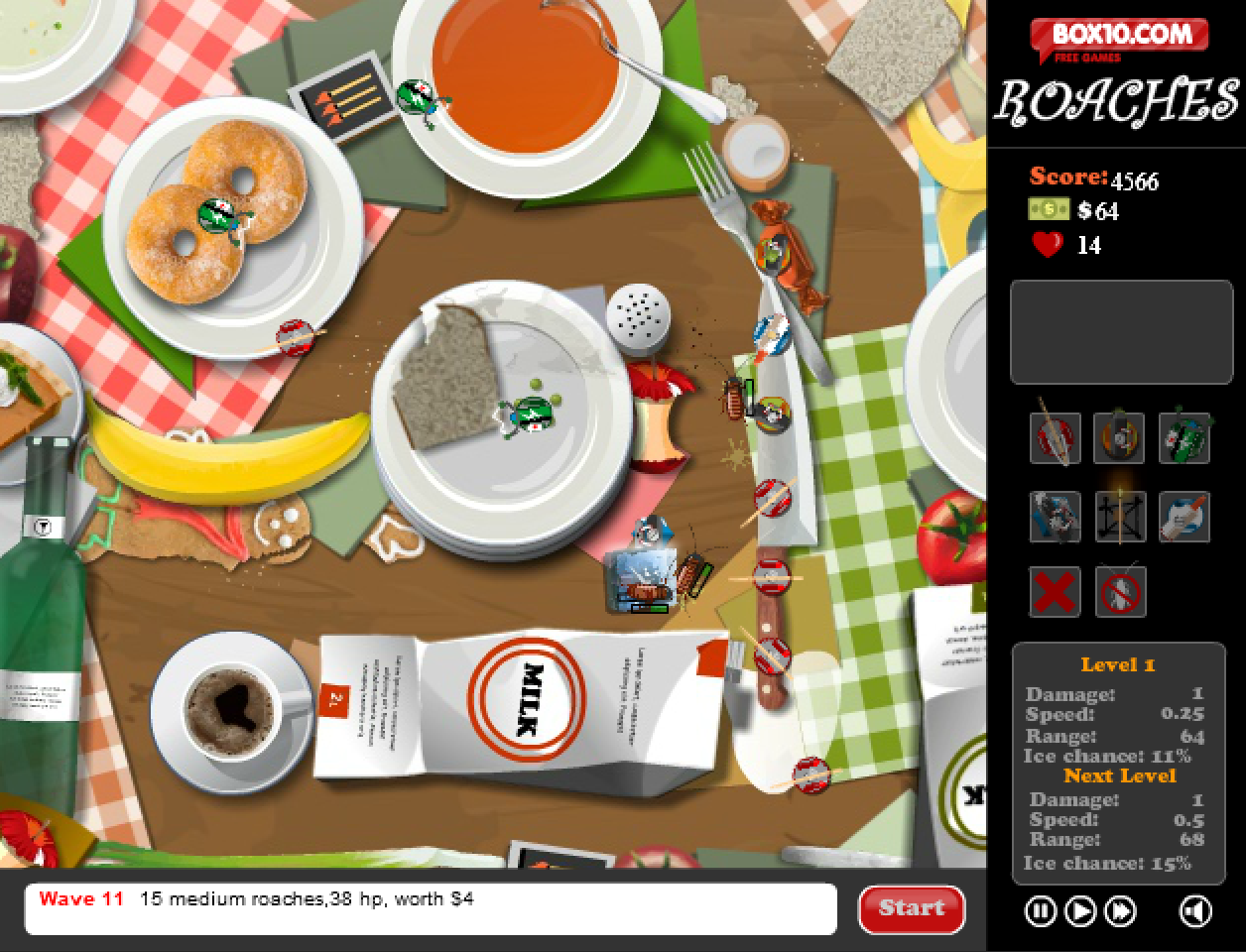The width and height of the screenshot is (1246, 952).
Task: Pick the green beetle tower icon
Action: [1184, 437]
